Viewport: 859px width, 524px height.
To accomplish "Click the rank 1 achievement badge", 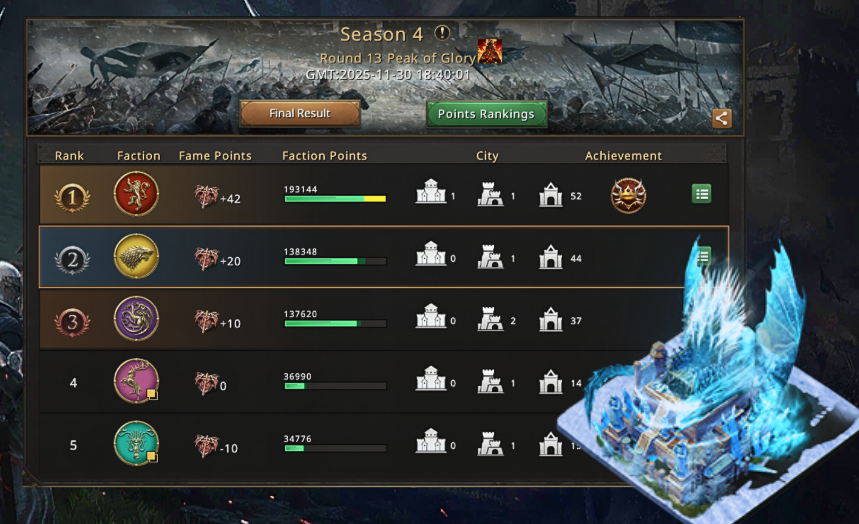I will (628, 195).
